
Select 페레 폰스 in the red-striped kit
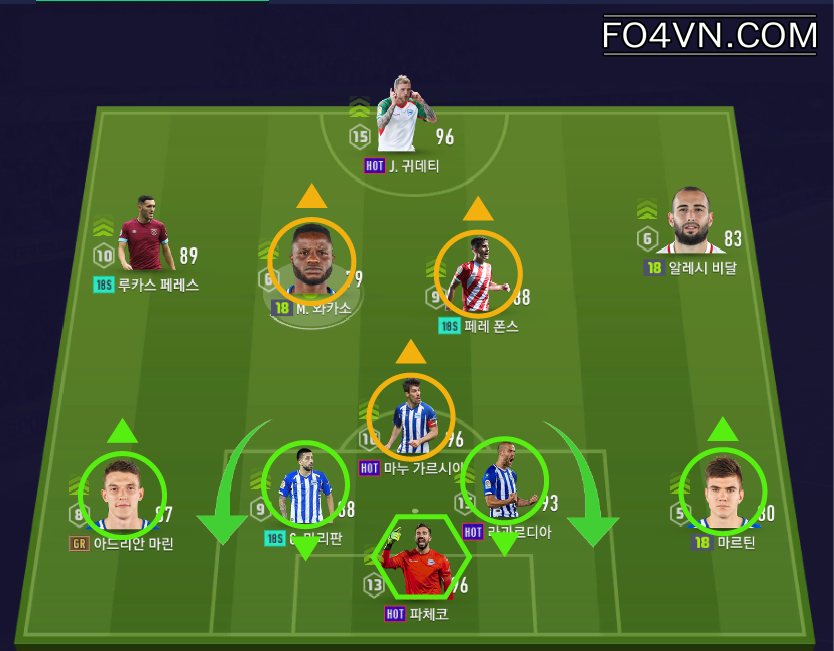tap(478, 273)
